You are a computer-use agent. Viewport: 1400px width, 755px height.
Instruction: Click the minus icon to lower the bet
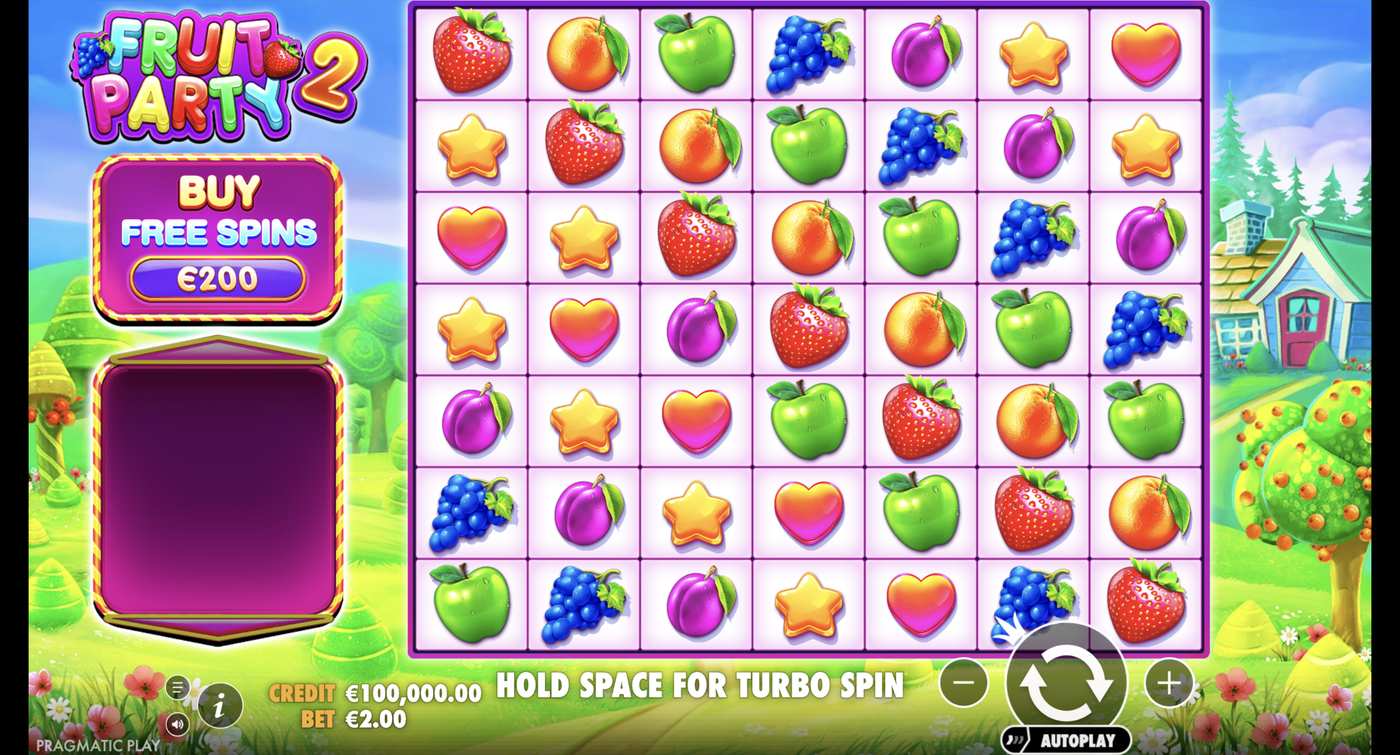point(962,684)
